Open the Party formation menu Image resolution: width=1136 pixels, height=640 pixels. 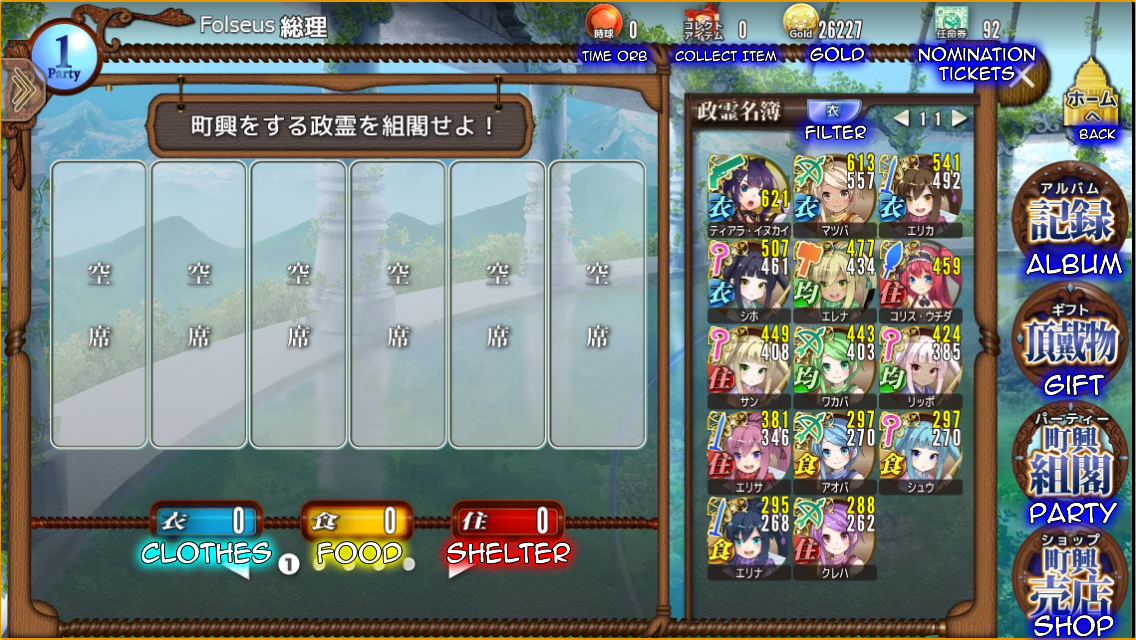pos(1071,460)
